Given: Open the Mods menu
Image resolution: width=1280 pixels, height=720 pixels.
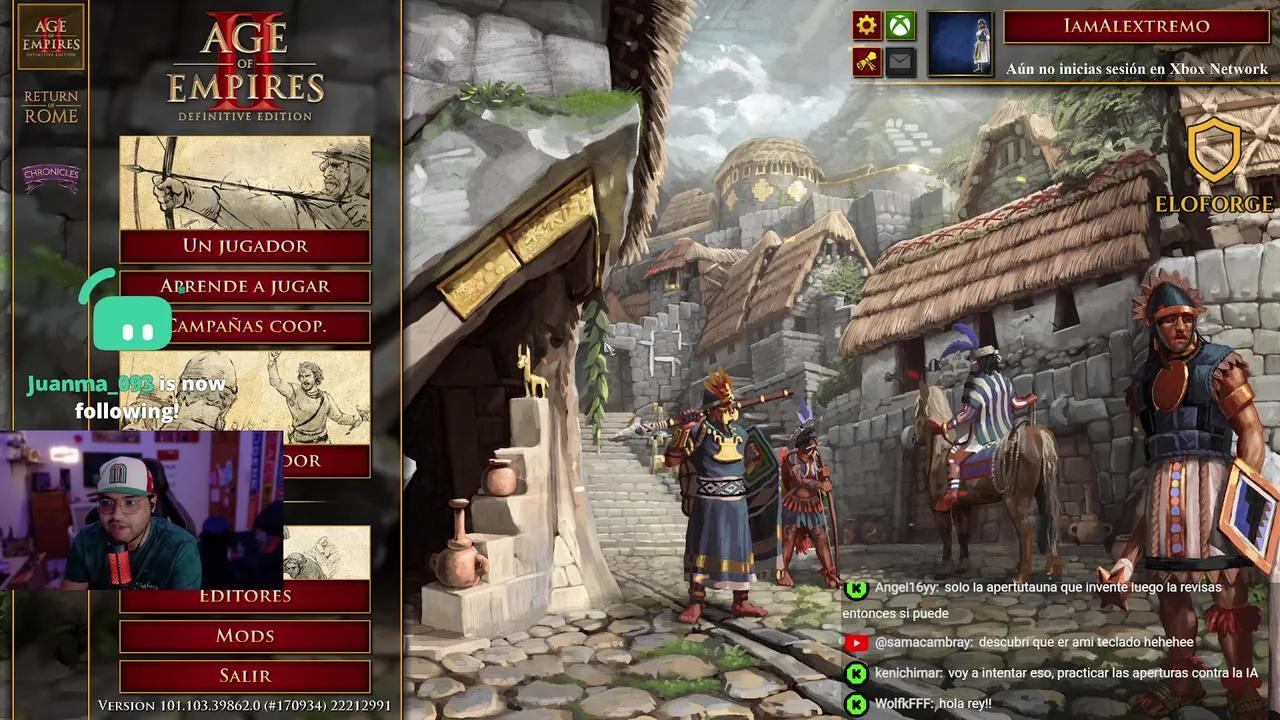Looking at the screenshot, I should click(x=245, y=636).
